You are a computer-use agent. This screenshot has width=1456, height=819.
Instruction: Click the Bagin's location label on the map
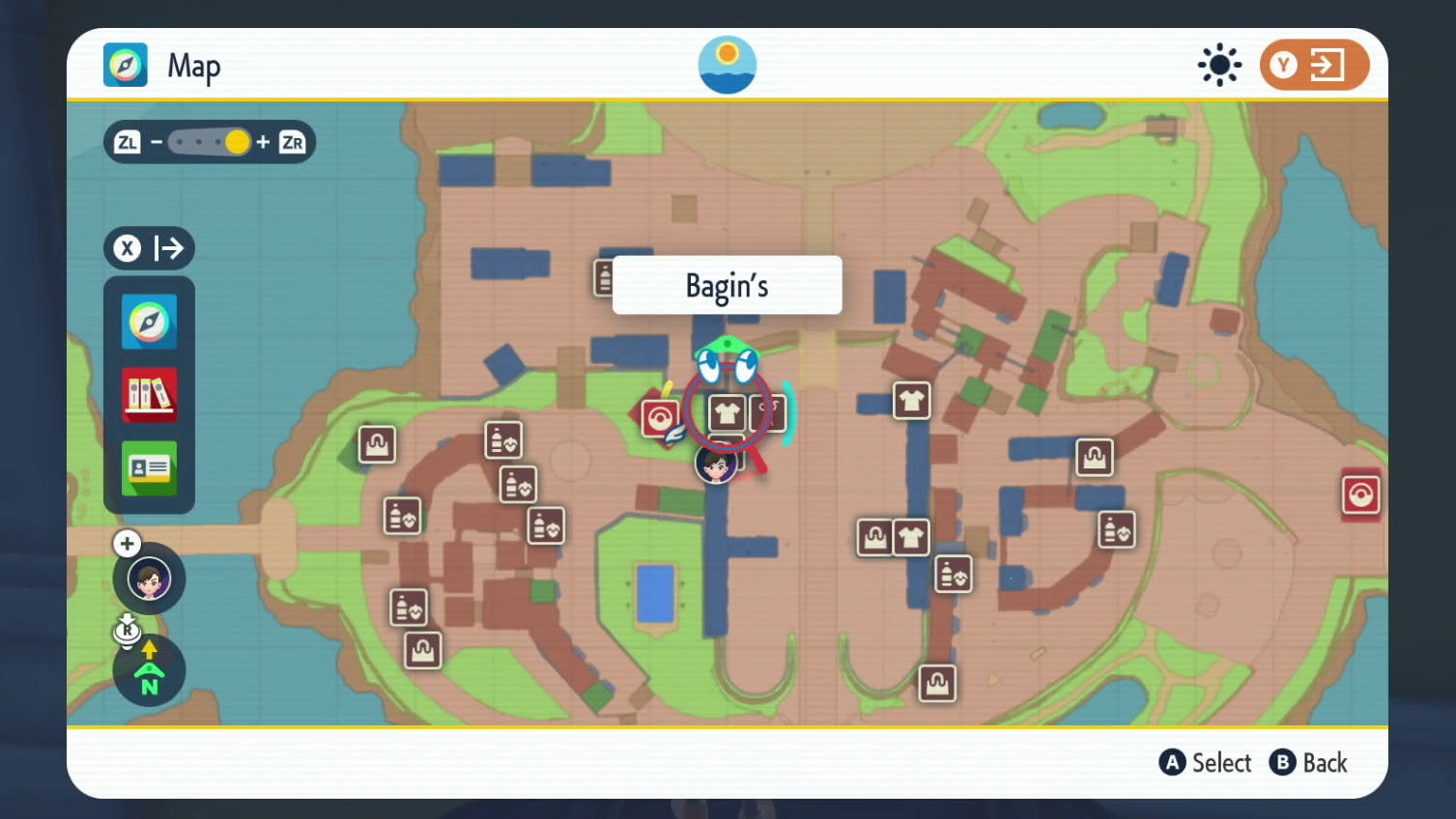727,285
